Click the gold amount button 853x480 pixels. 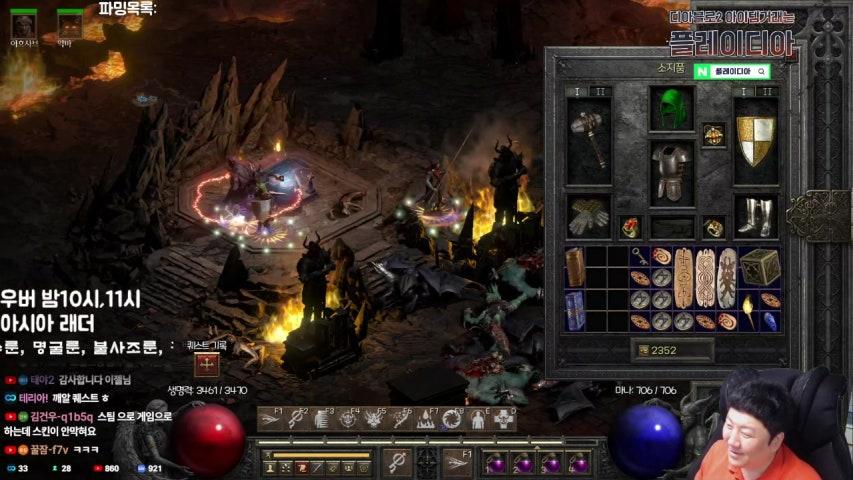click(643, 350)
